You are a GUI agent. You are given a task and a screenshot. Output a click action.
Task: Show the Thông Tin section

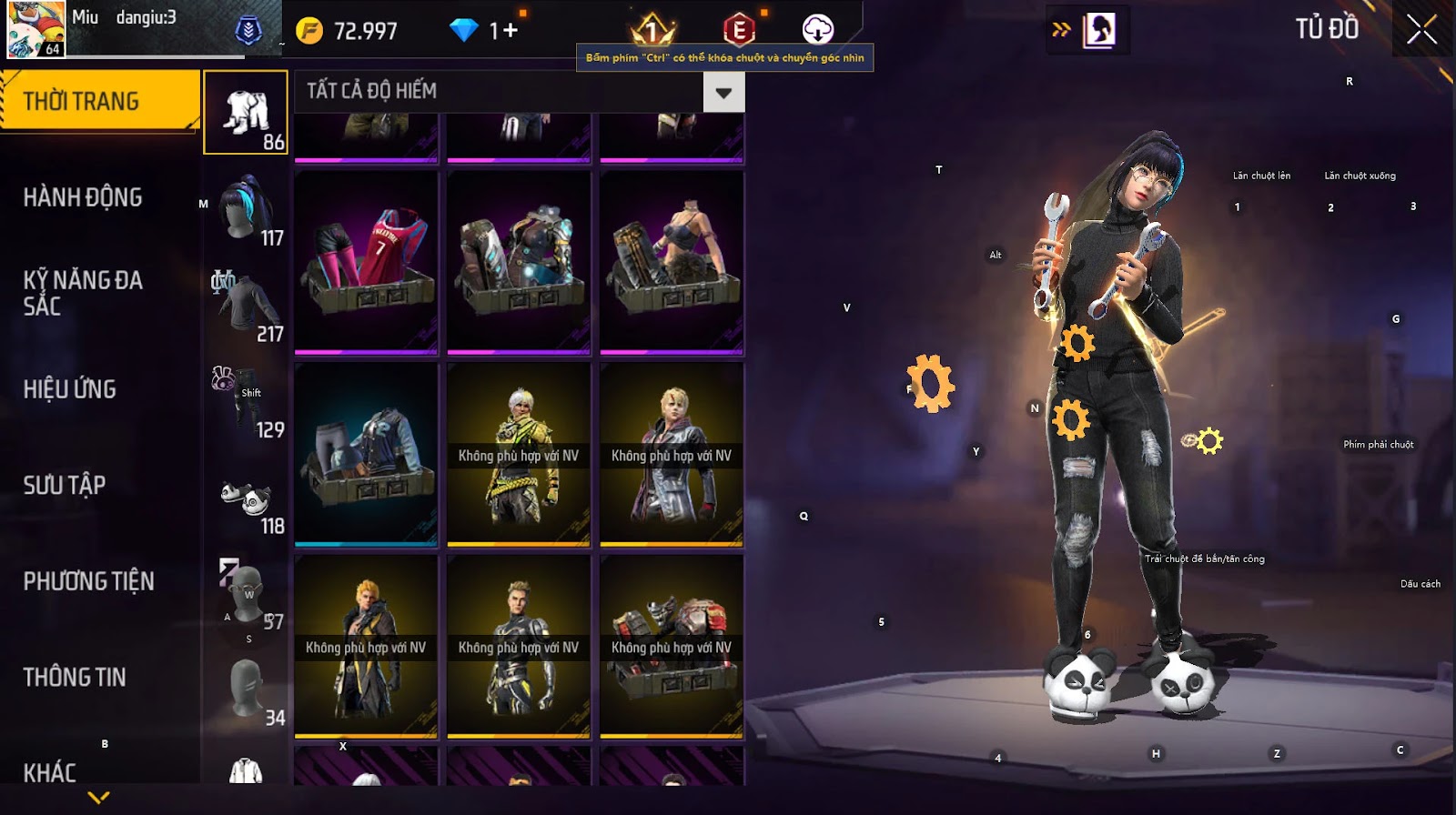pos(75,678)
